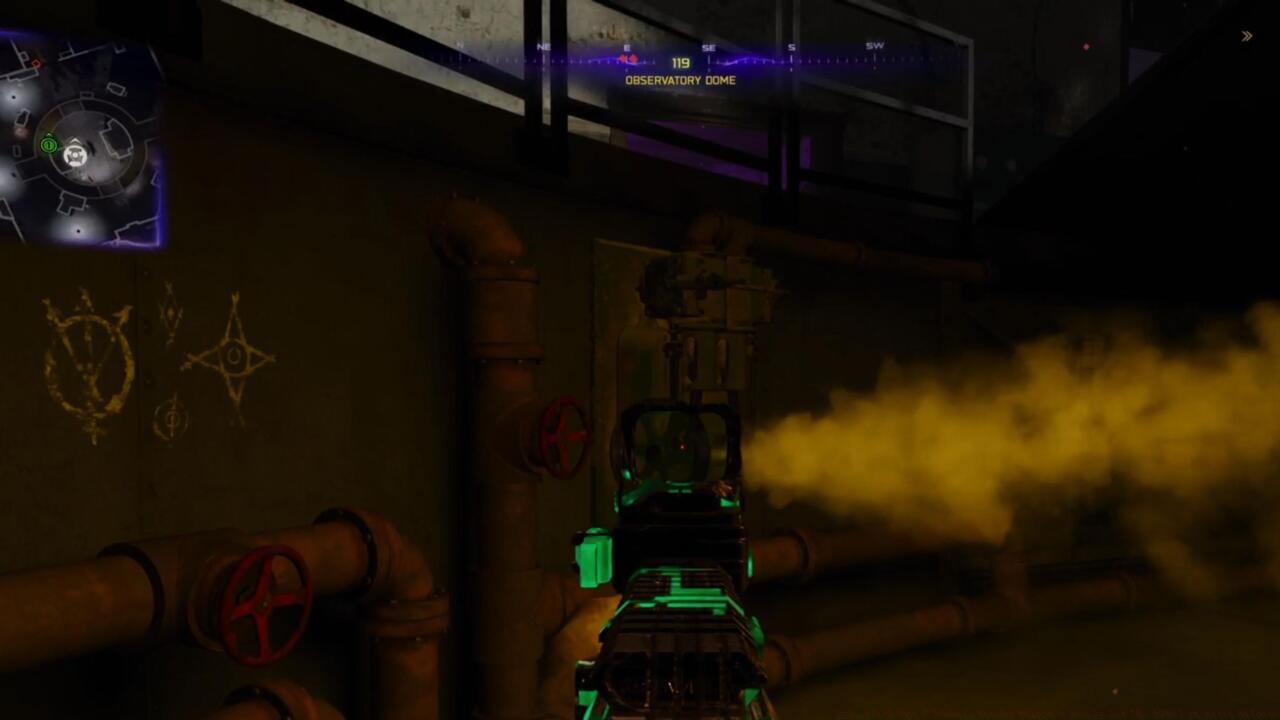Screen dimensions: 1280x720
Task: Click the SW direction marker on the compass
Action: (x=875, y=46)
